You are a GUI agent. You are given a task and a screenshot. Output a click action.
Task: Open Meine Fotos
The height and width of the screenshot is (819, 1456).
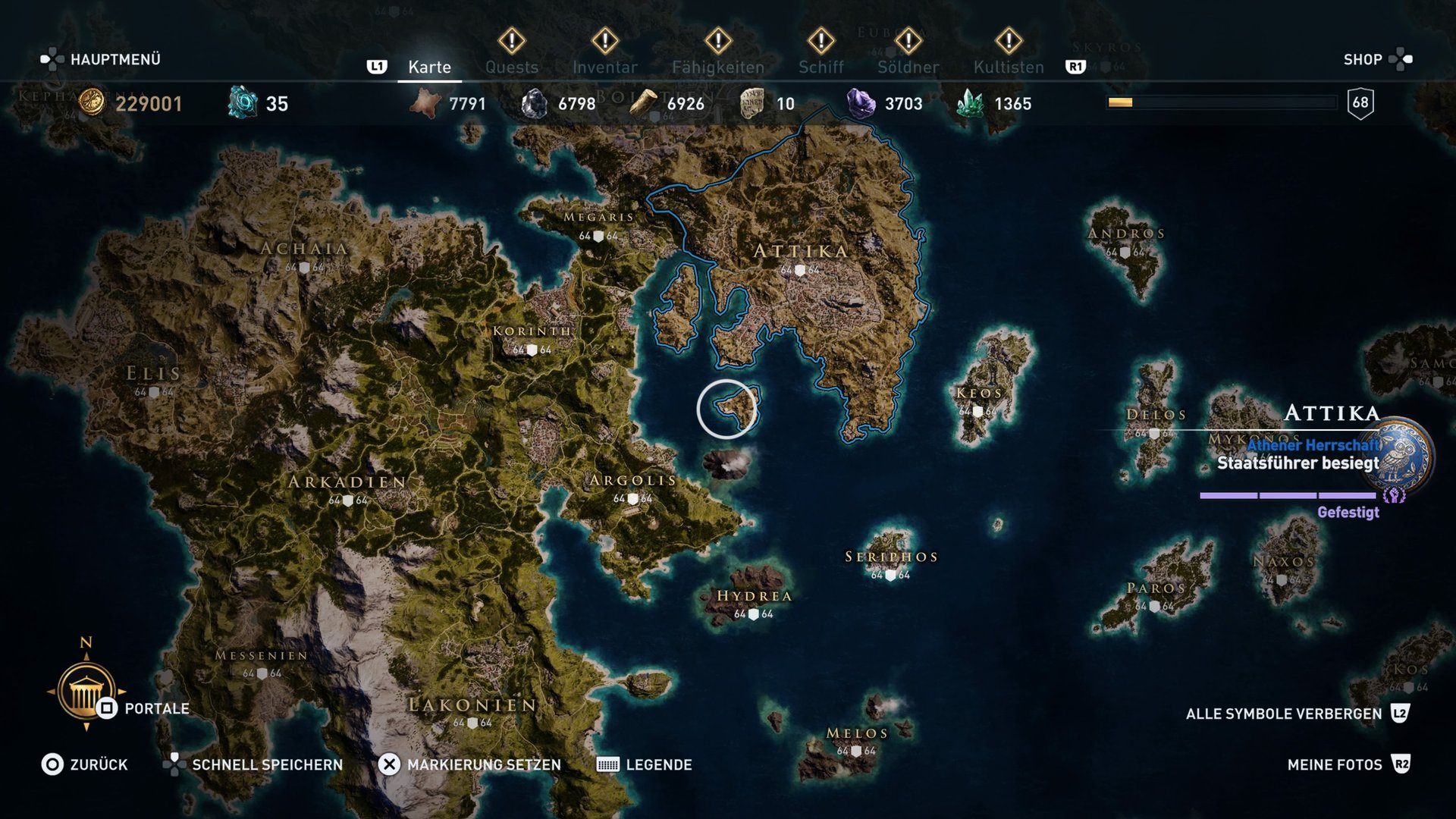tap(1334, 764)
